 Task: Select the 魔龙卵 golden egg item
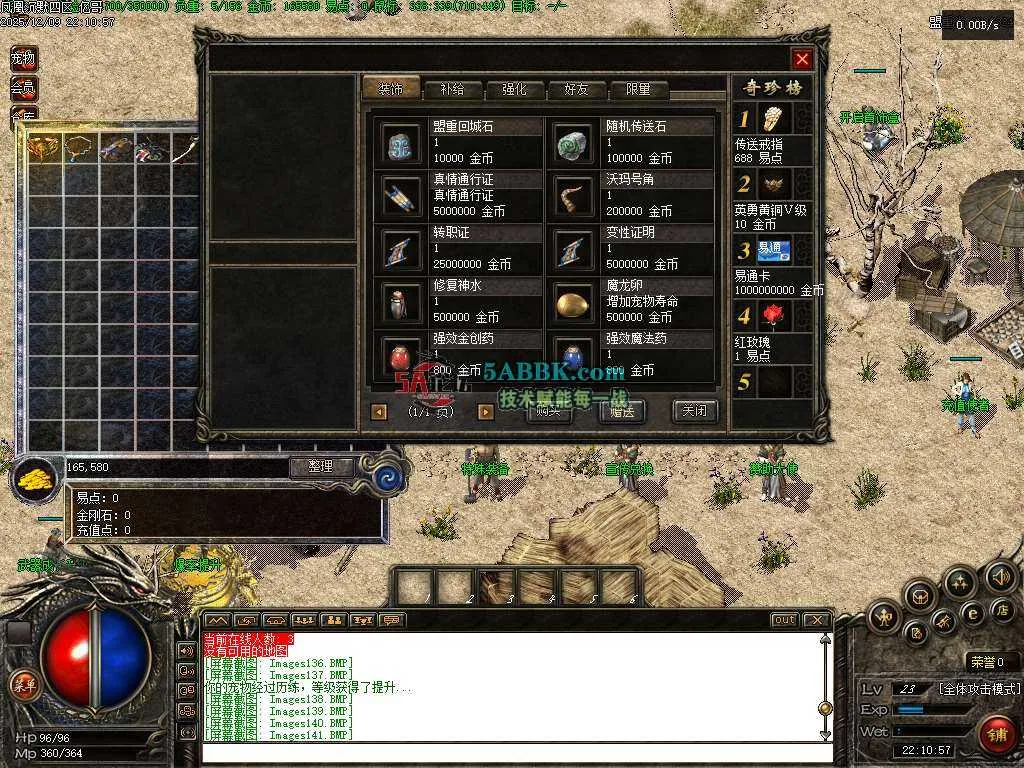tap(575, 302)
